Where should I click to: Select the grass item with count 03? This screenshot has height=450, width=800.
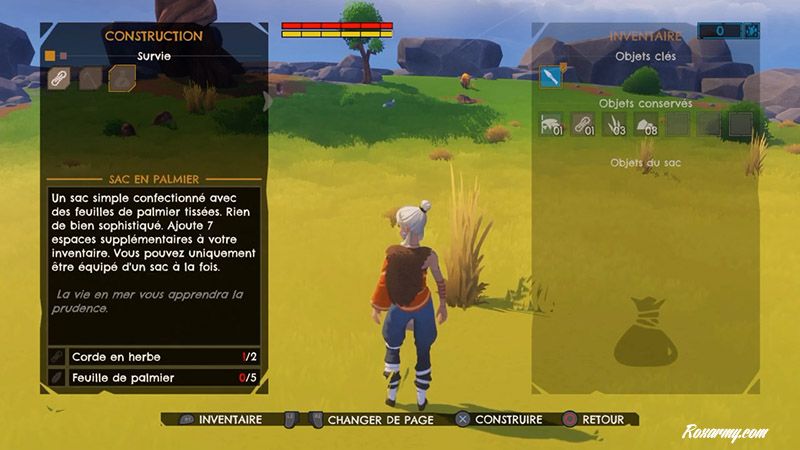pos(616,124)
